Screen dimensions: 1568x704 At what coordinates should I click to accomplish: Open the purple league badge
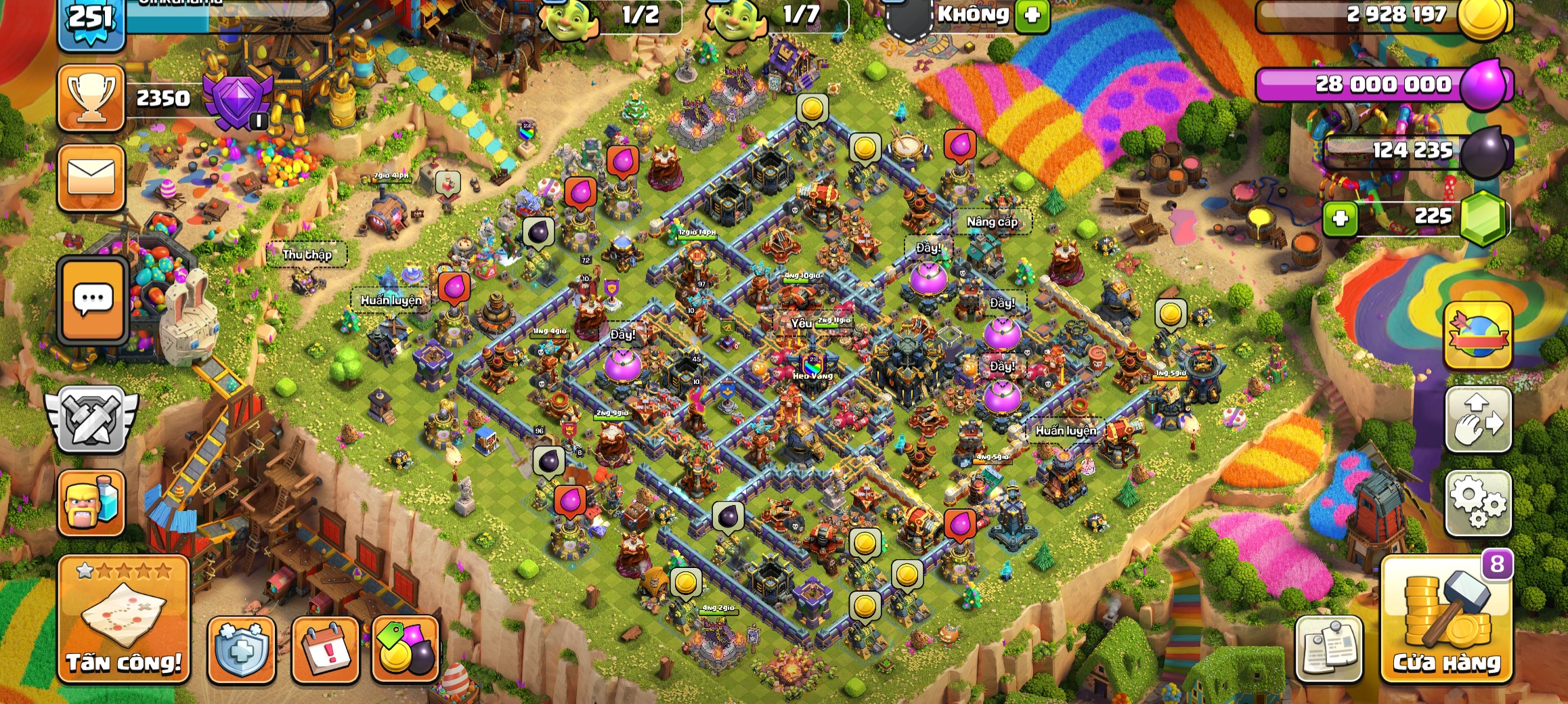(237, 102)
